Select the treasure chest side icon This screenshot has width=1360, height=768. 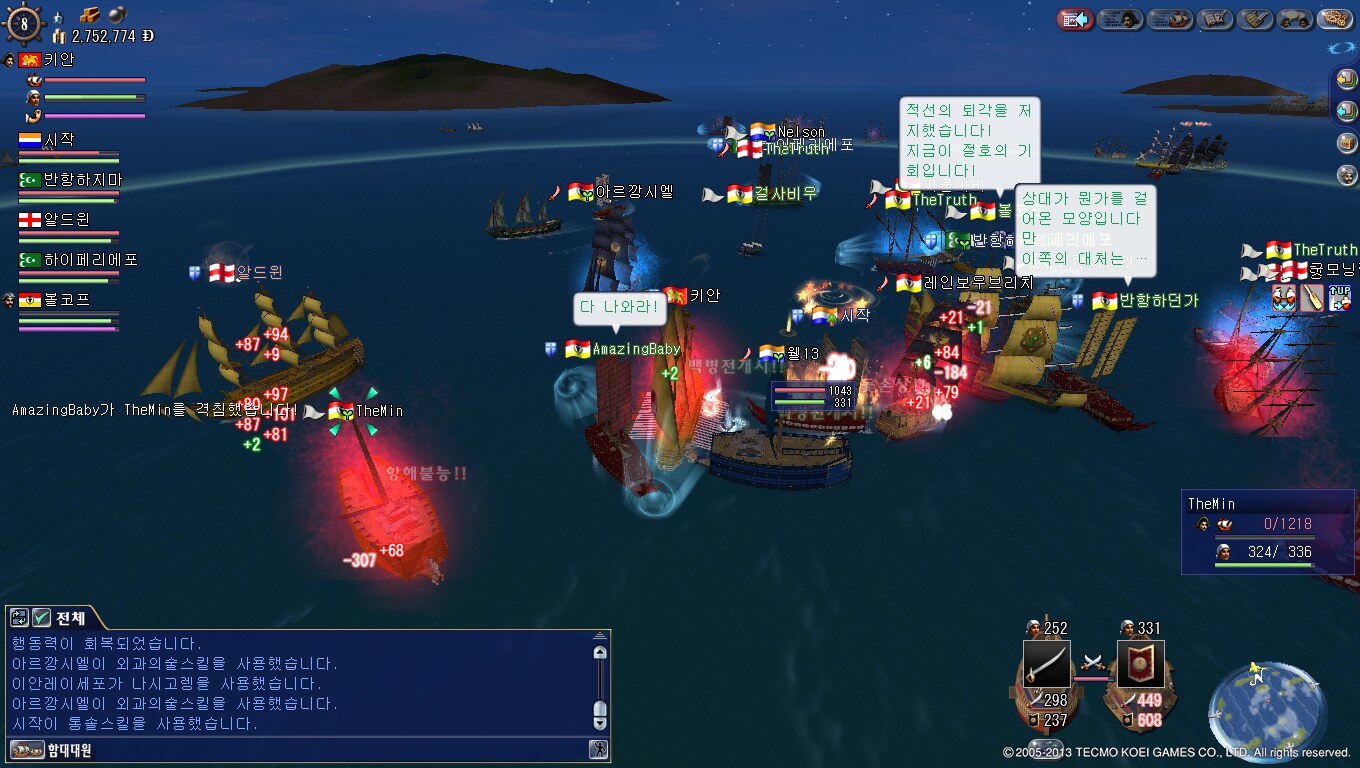1347,142
